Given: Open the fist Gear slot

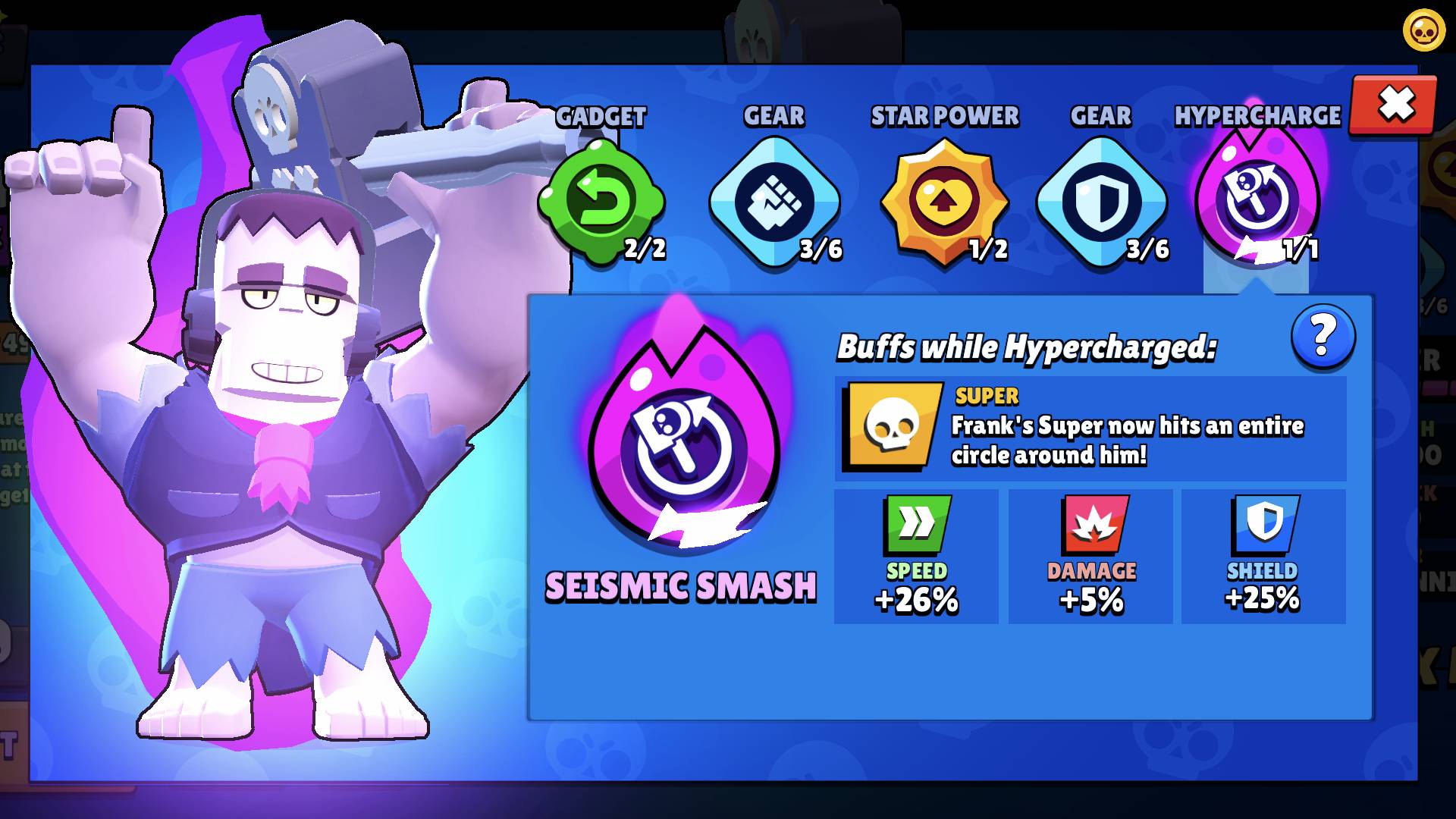Looking at the screenshot, I should (x=774, y=202).
